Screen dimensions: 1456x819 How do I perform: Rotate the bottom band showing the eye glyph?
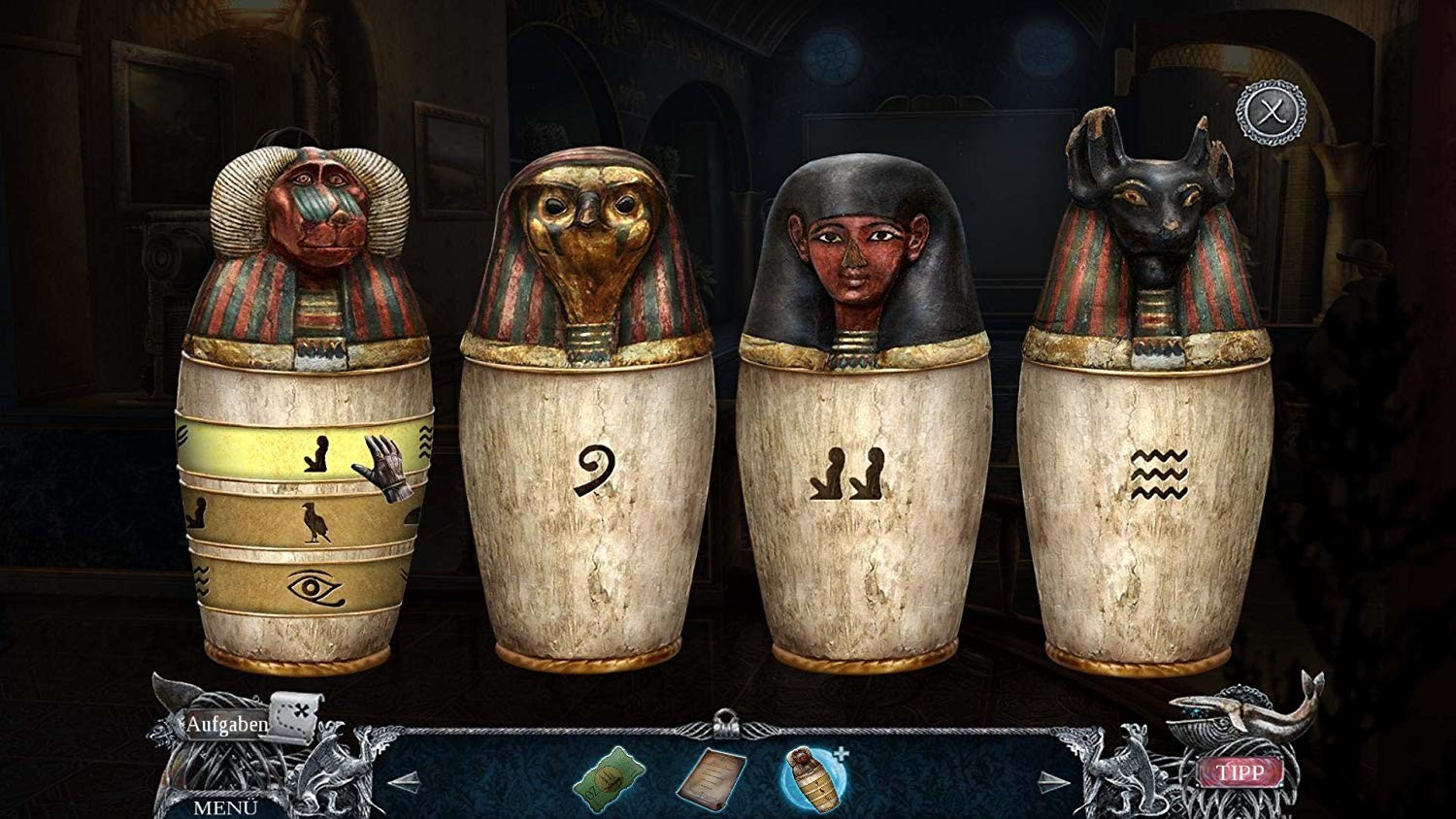tap(303, 585)
